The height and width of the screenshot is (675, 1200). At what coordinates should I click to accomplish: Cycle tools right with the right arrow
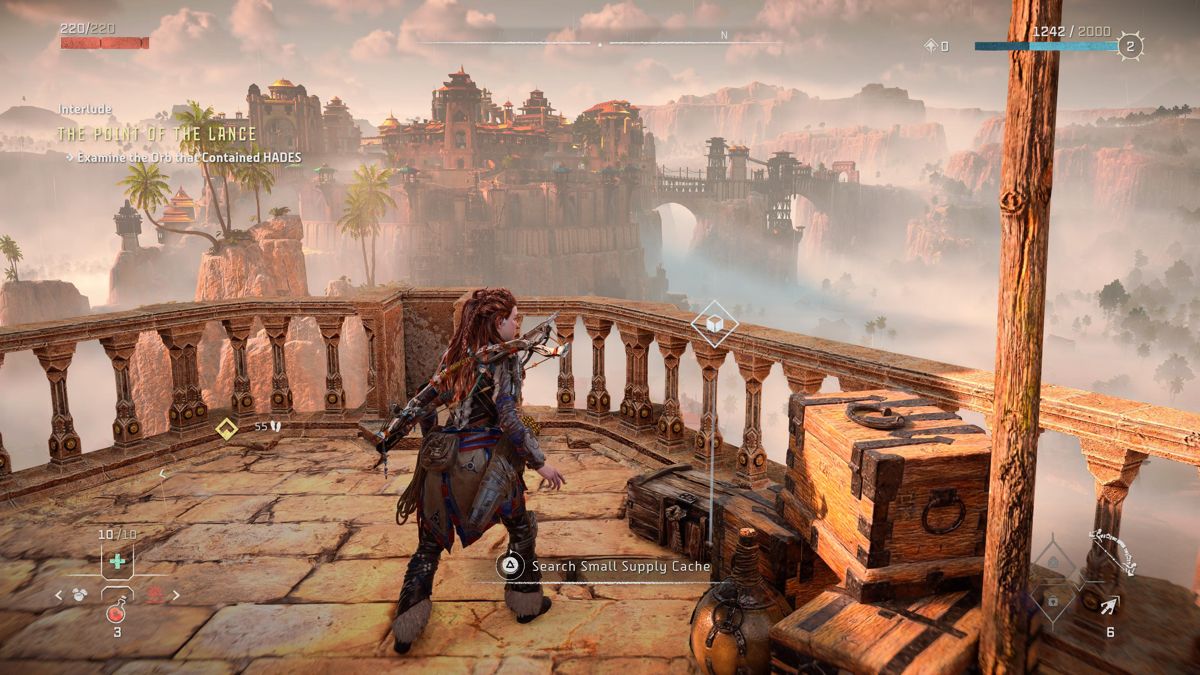click(x=177, y=595)
